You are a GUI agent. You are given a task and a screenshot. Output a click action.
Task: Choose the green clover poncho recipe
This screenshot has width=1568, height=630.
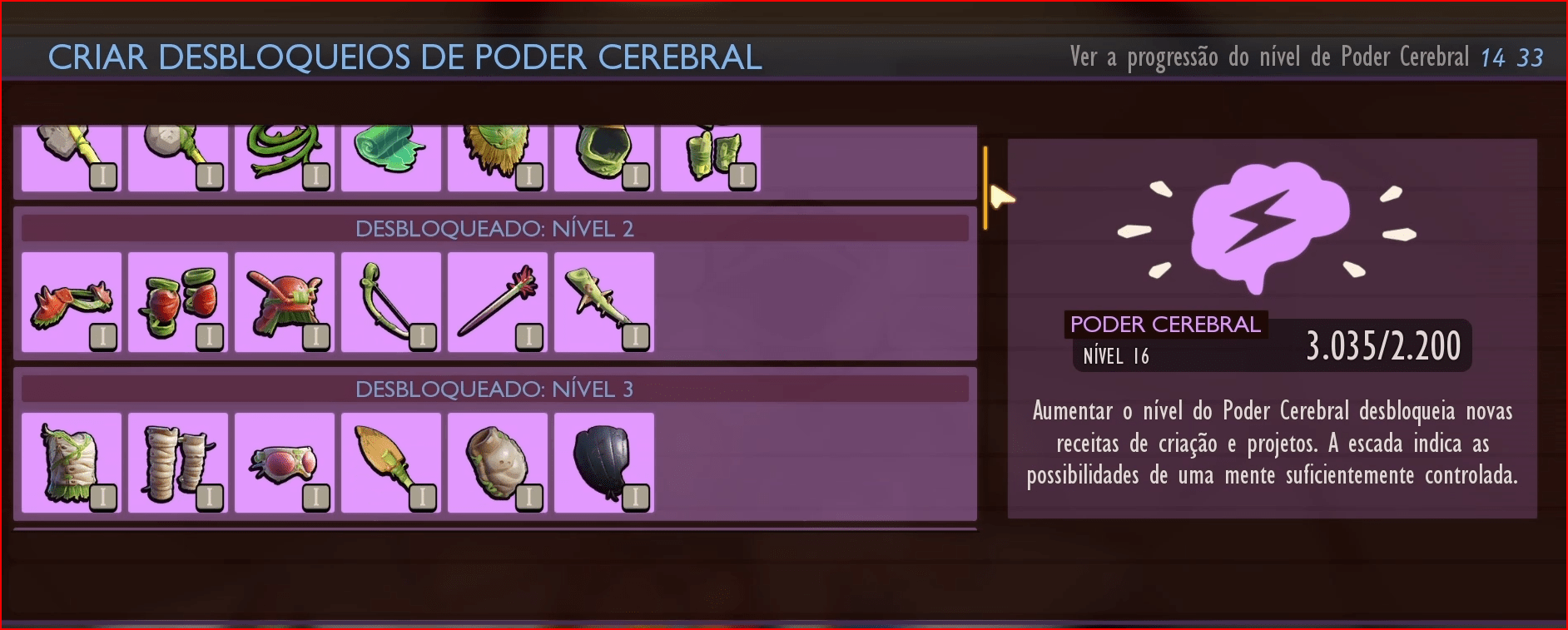604,158
